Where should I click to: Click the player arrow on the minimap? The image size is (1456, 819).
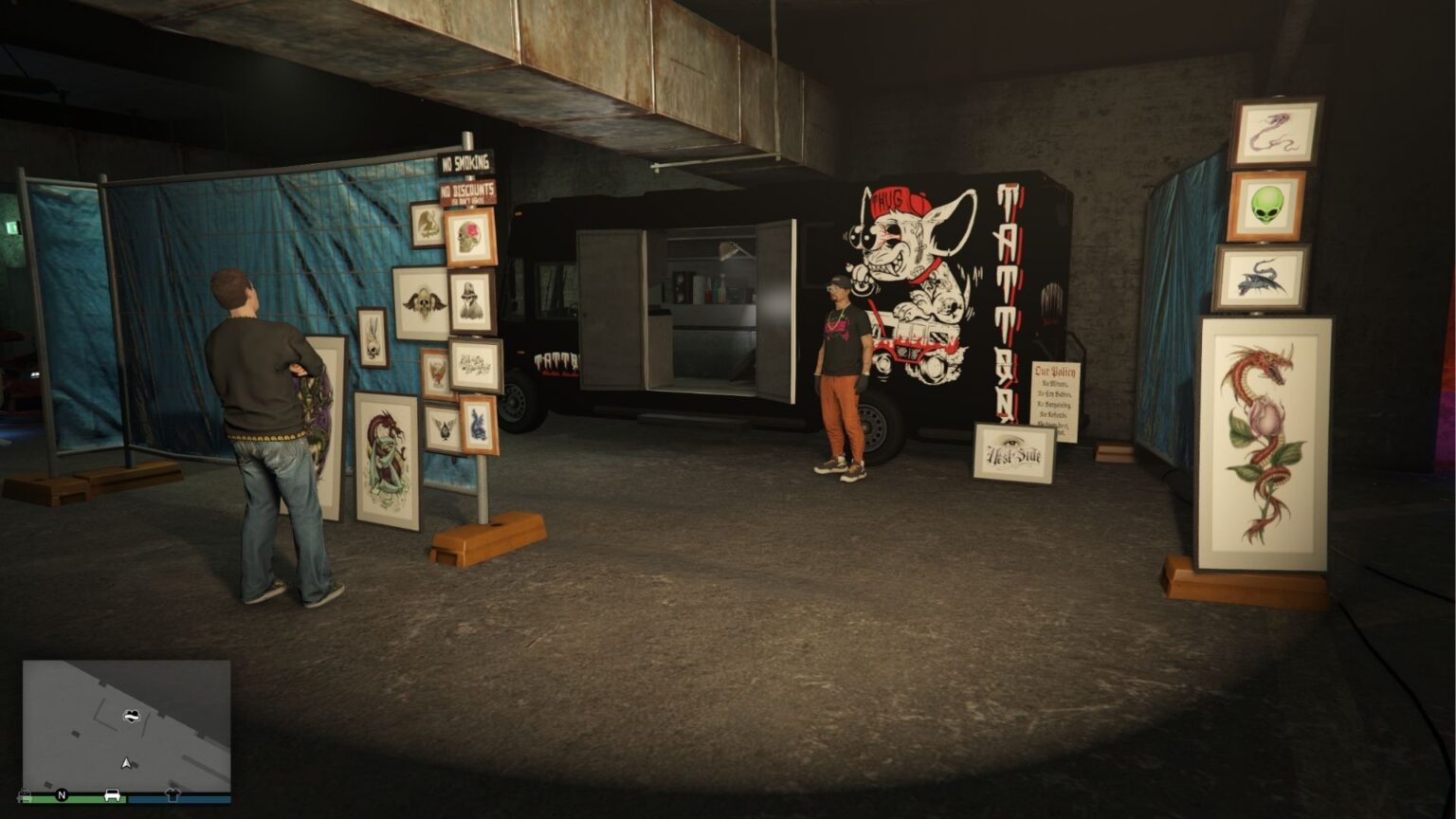click(128, 761)
